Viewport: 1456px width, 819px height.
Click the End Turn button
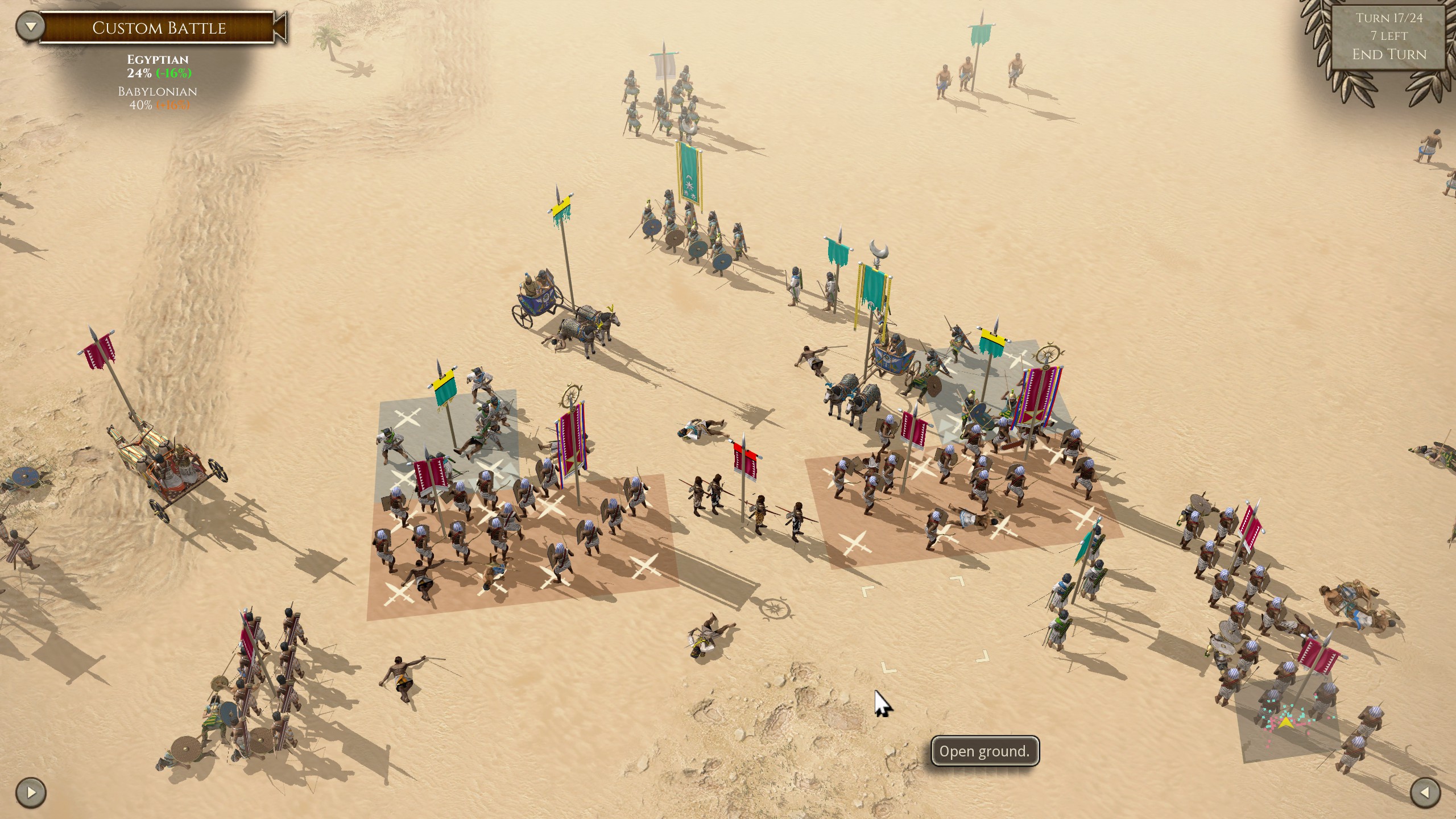1389,55
